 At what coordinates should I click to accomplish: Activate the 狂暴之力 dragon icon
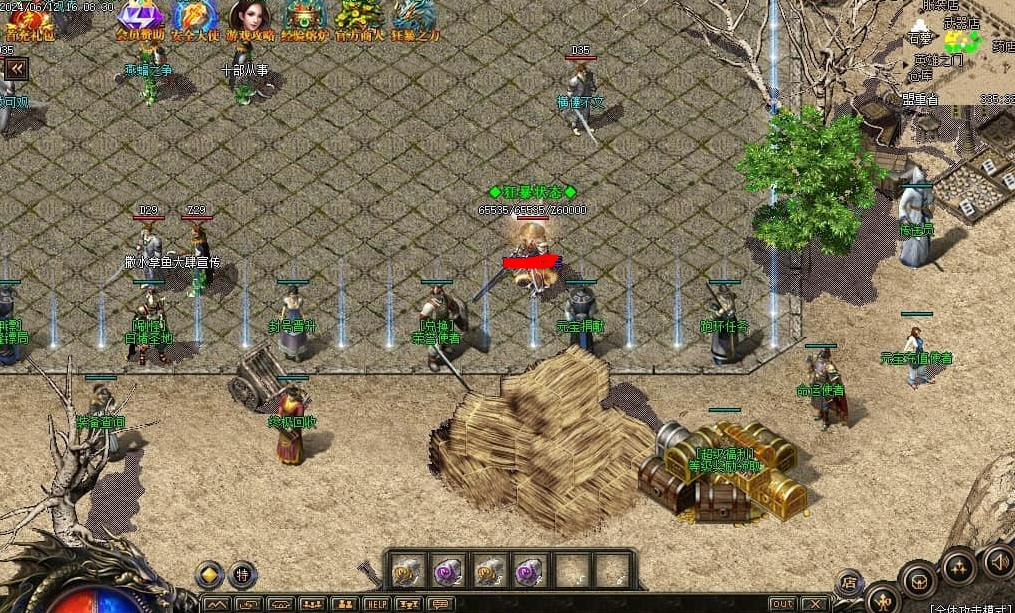click(x=414, y=18)
